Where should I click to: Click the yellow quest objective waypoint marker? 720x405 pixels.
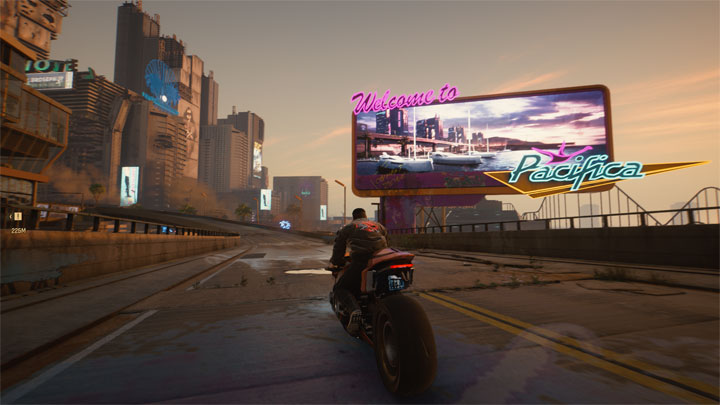pyautogui.click(x=17, y=216)
